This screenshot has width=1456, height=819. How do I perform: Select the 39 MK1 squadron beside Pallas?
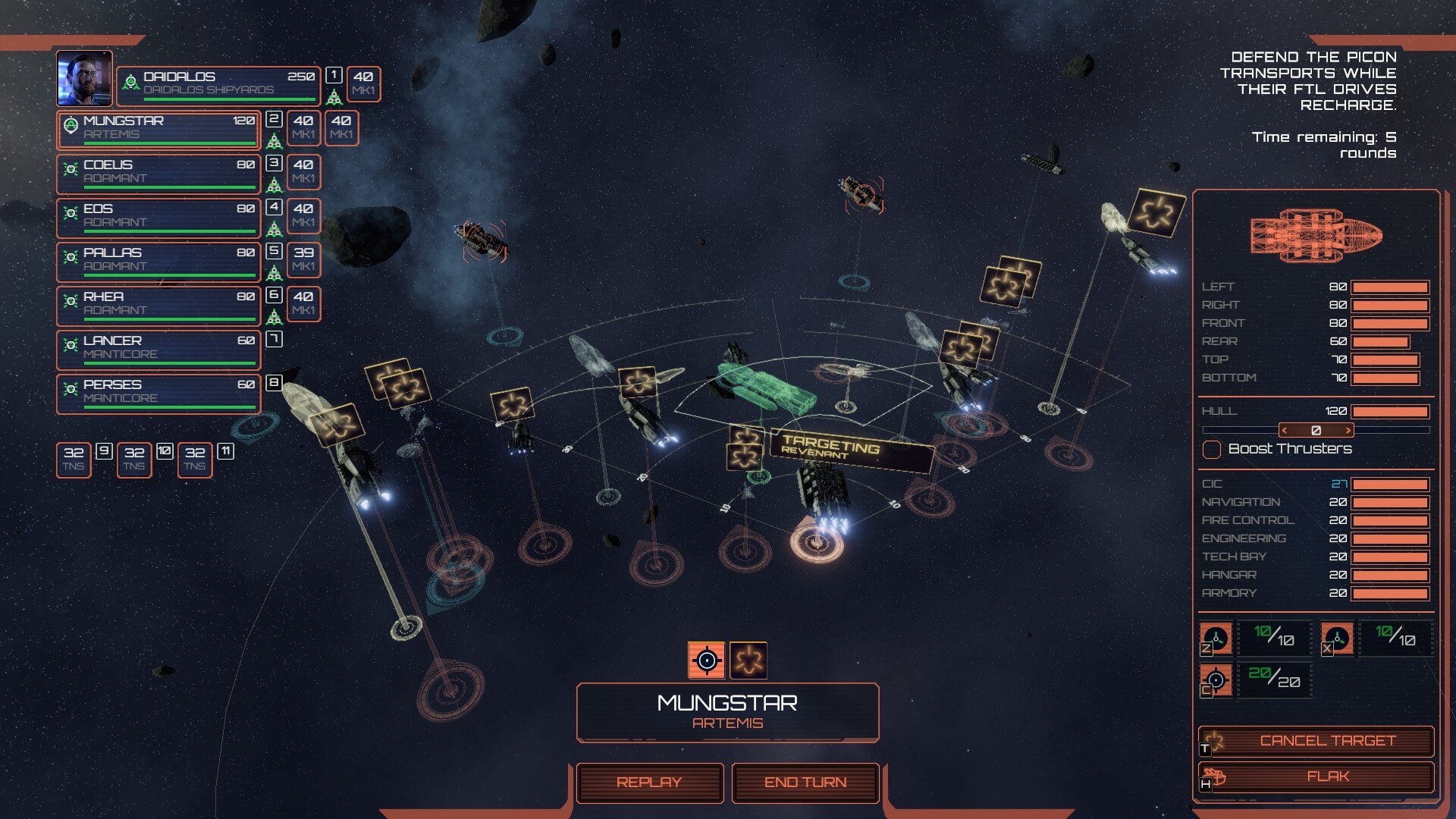[x=303, y=259]
